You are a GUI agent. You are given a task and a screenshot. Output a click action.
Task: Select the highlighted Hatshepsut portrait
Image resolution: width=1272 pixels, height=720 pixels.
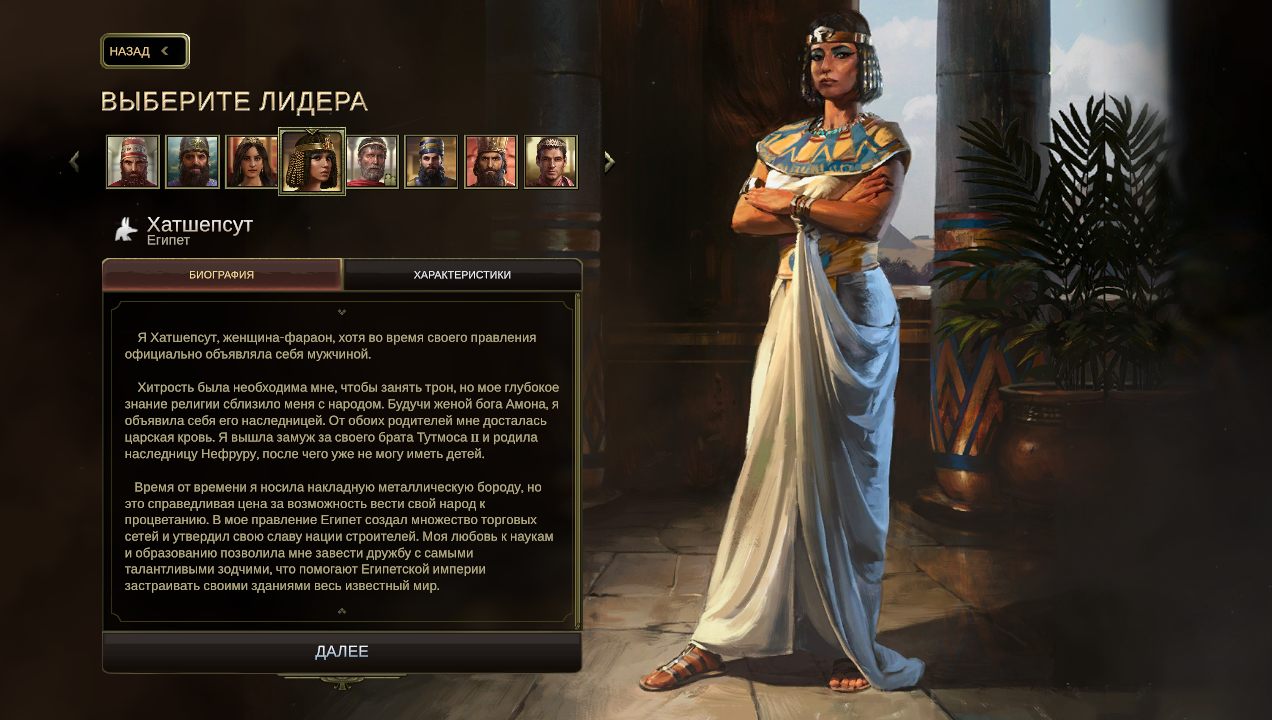click(312, 162)
